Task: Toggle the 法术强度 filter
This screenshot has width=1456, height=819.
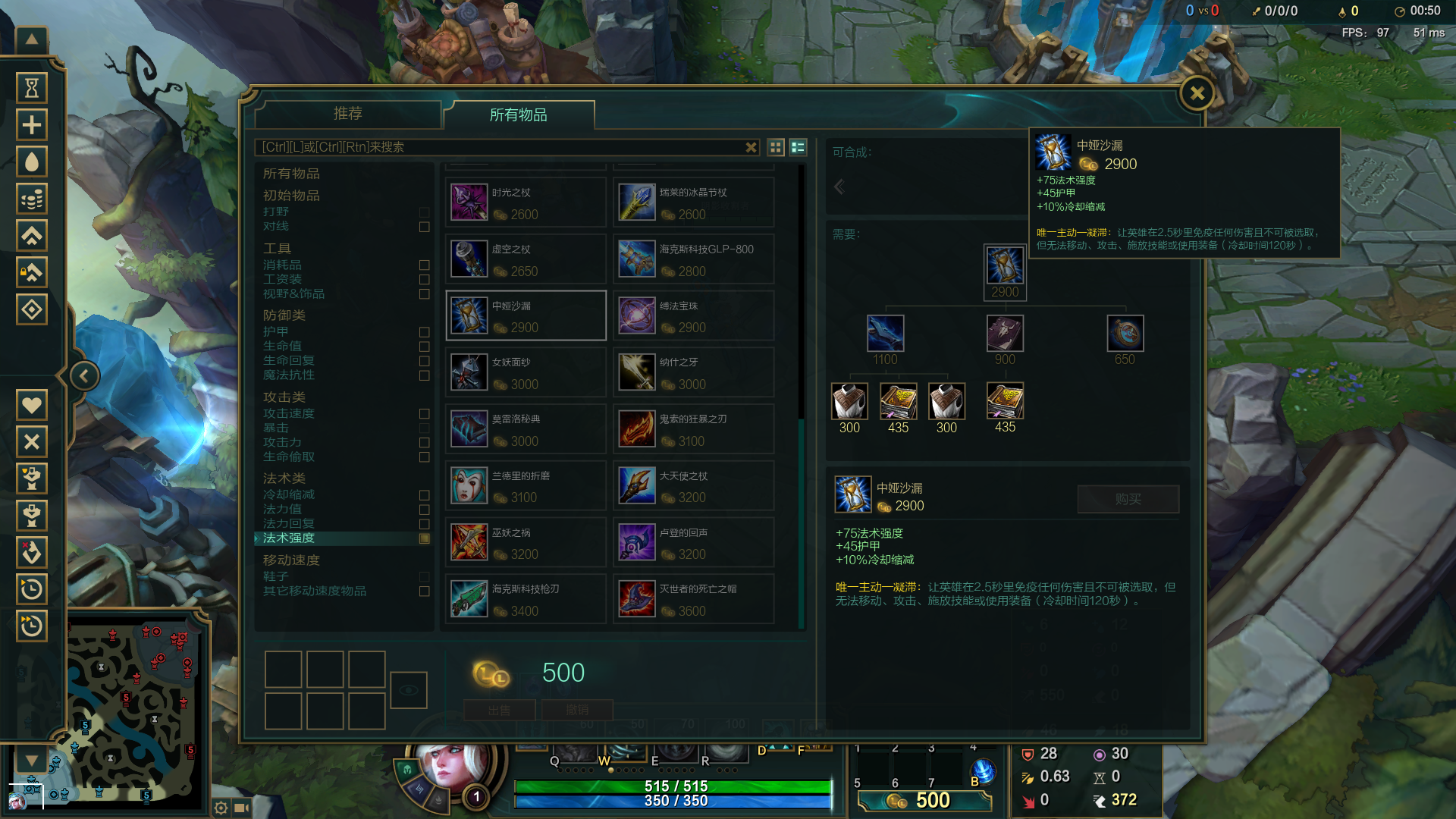Action: [x=424, y=538]
